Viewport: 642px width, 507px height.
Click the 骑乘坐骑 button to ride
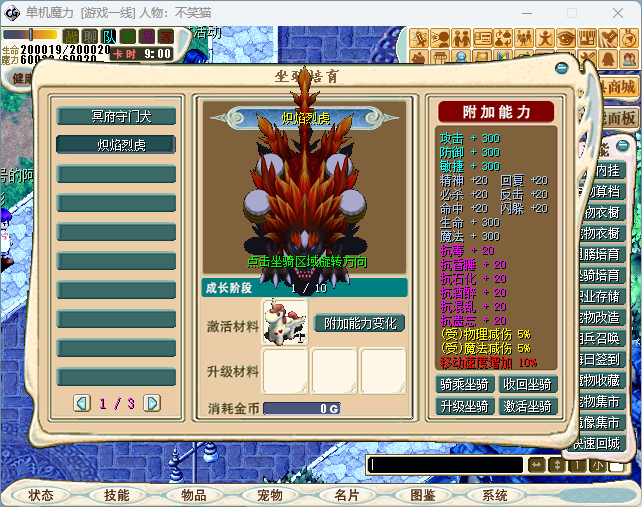click(465, 384)
